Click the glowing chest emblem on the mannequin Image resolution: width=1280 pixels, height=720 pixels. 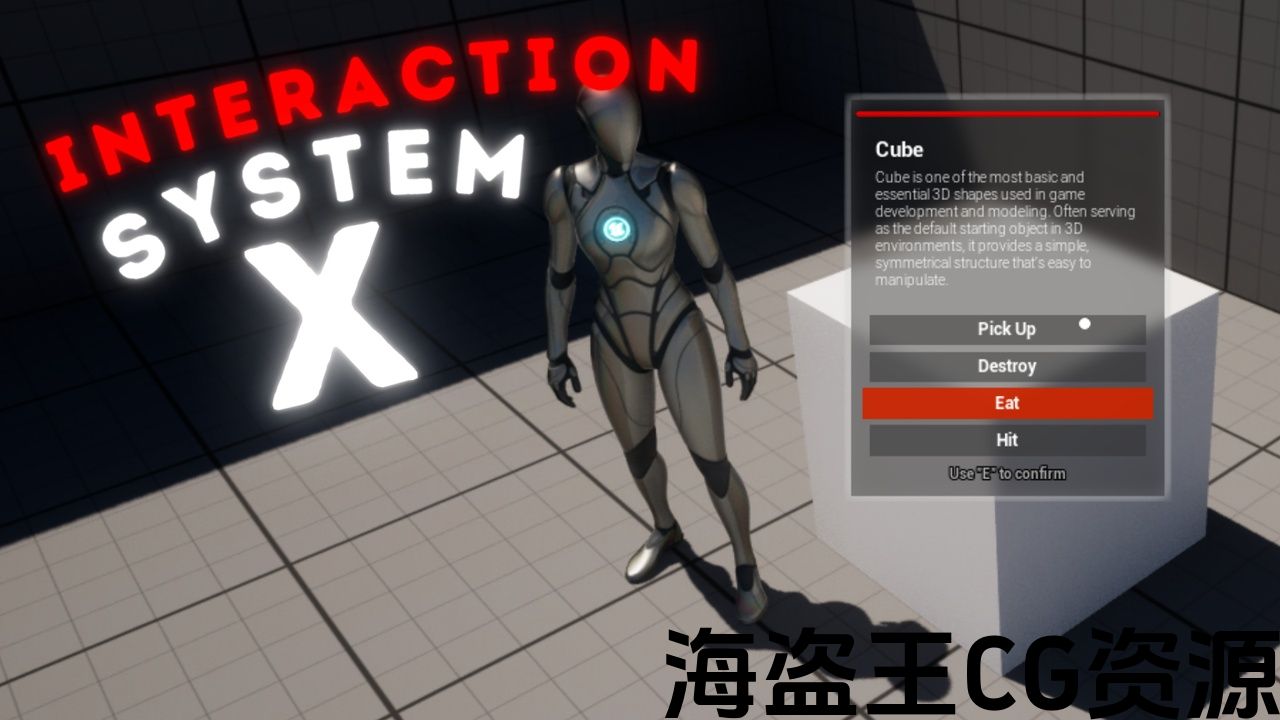click(616, 228)
